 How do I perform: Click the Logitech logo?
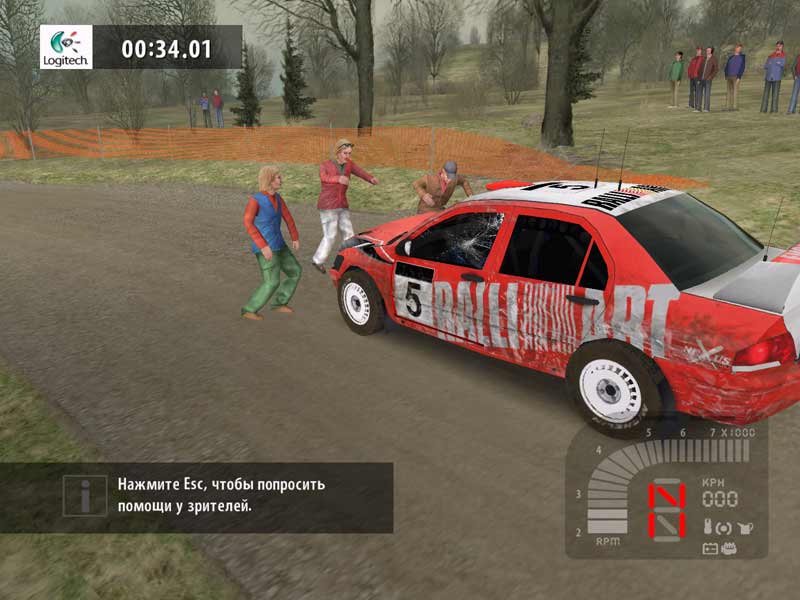click(x=66, y=47)
